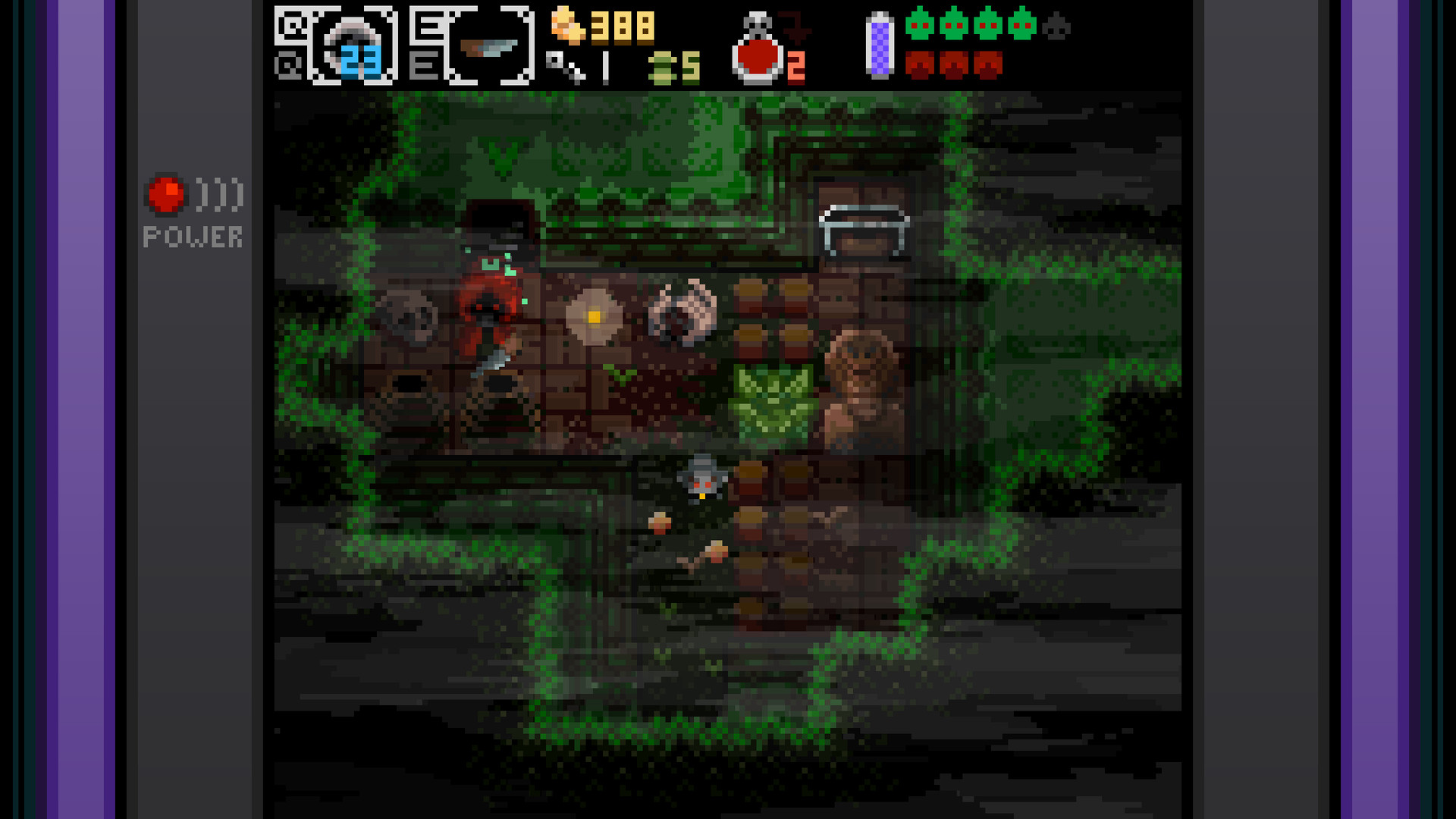This screenshot has height=819, width=1456.
Task: Click the gold coin currency icon
Action: 569,25
